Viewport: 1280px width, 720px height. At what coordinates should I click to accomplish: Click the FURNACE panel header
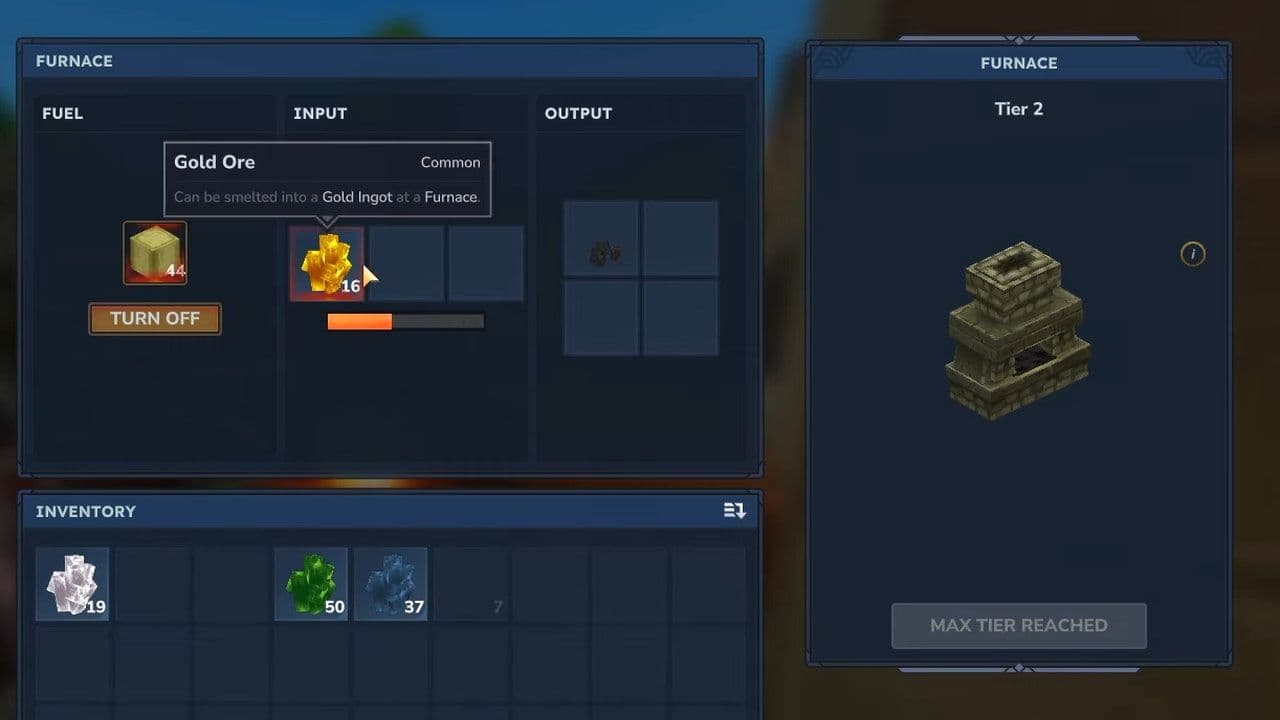[x=73, y=61]
